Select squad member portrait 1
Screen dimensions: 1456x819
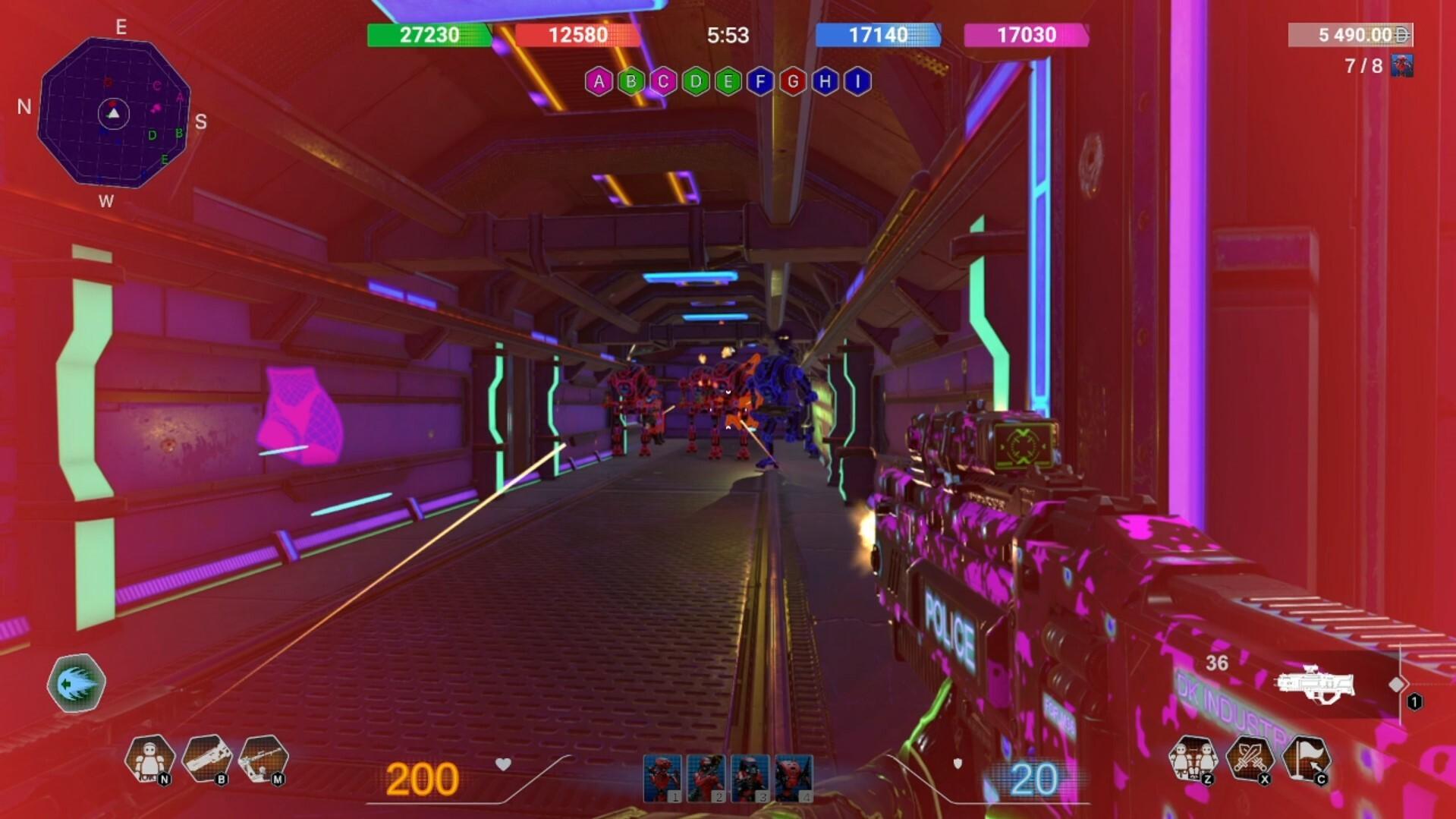[x=662, y=778]
